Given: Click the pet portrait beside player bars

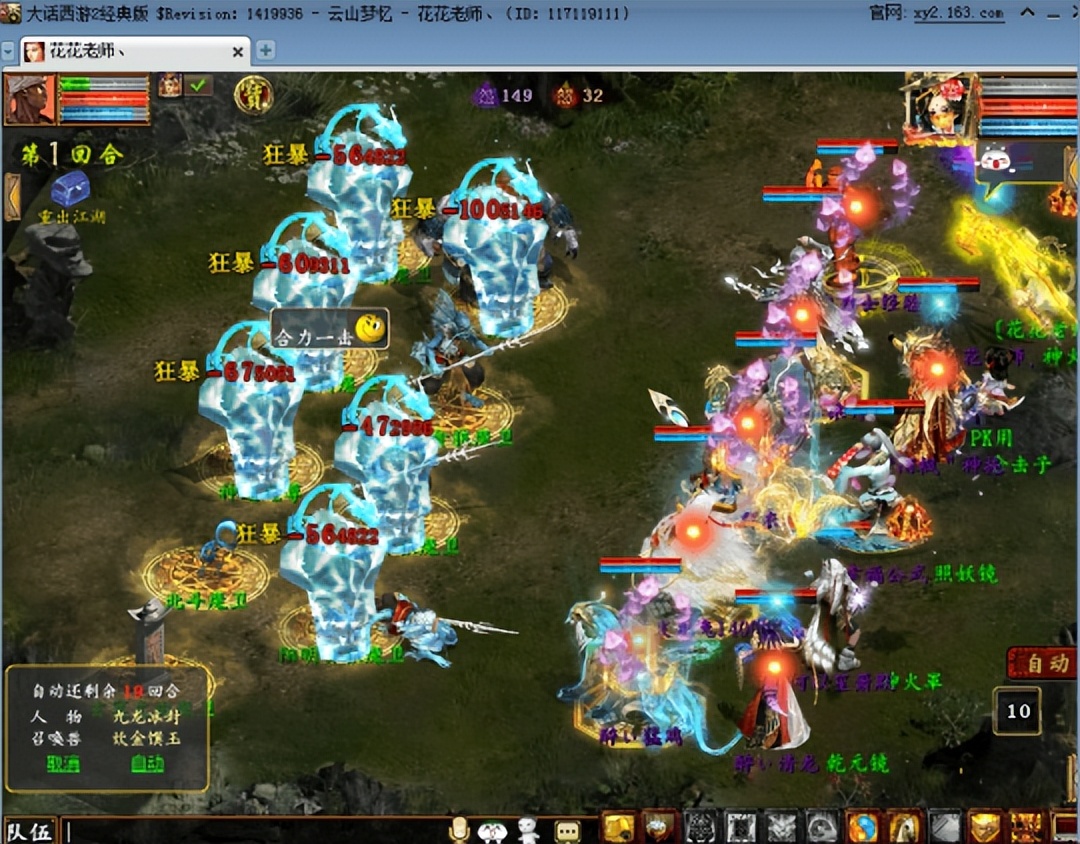Looking at the screenshot, I should click(x=169, y=86).
